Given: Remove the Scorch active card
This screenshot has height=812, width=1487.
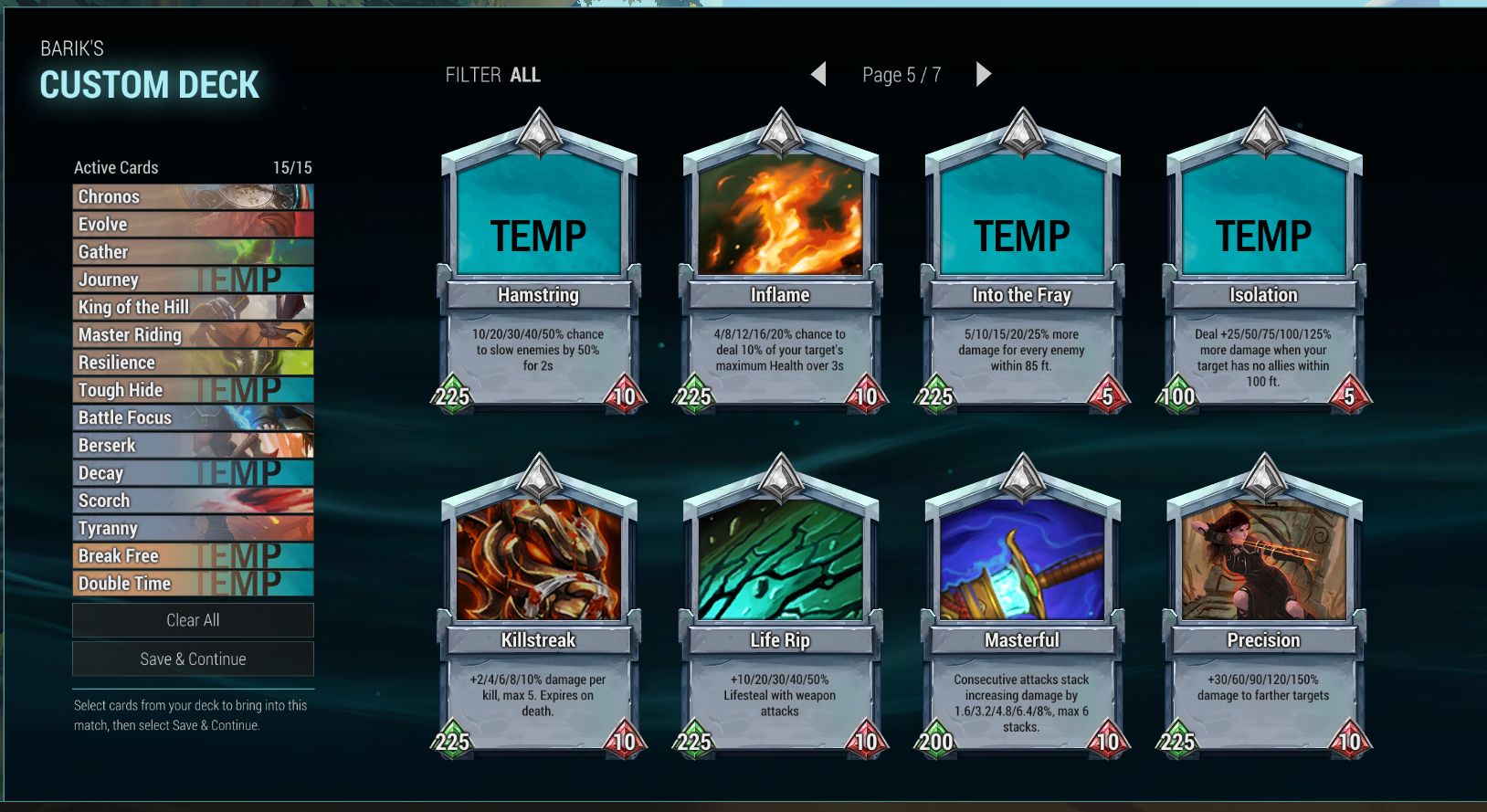Looking at the screenshot, I should (x=193, y=501).
